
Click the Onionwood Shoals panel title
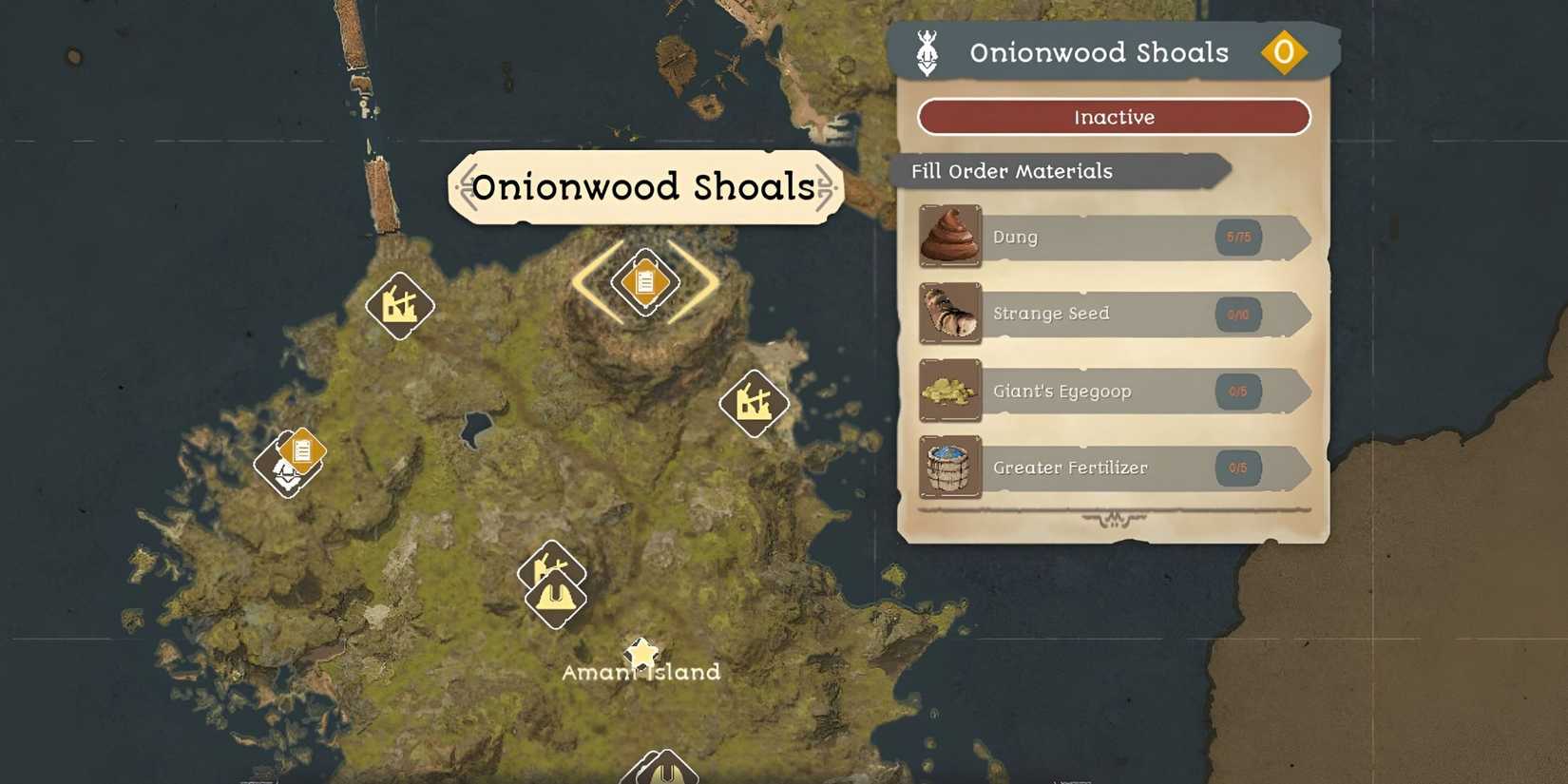(1100, 52)
